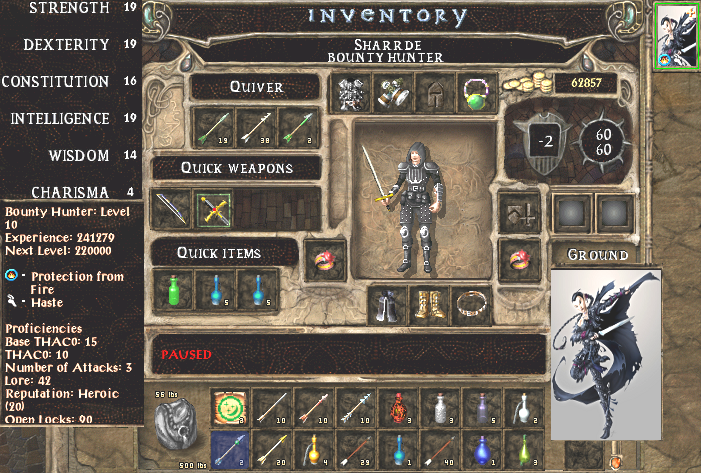Open the character portrait in top corner
701x473 pixels.
[x=676, y=34]
